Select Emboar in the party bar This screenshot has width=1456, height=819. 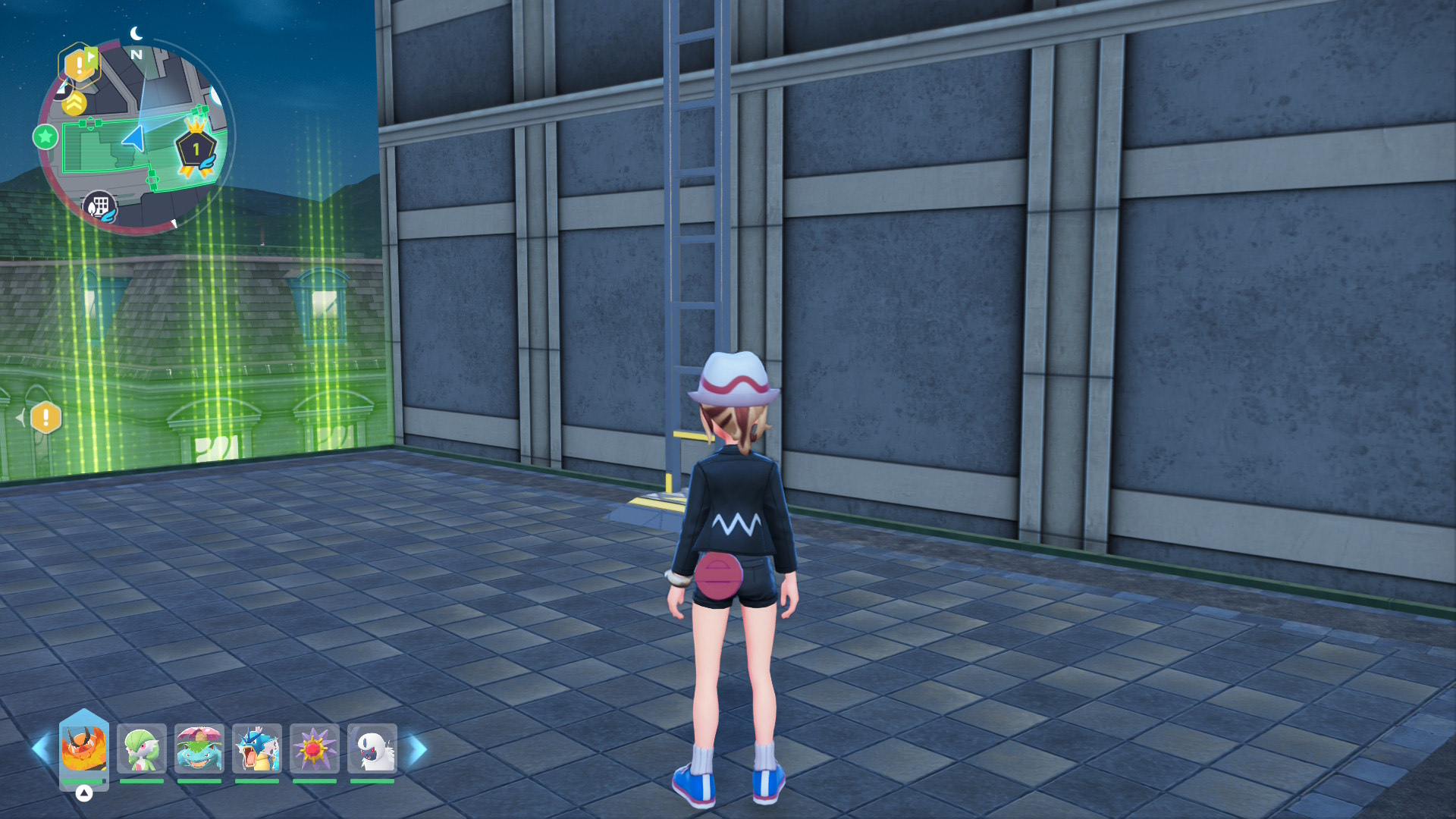pyautogui.click(x=83, y=748)
